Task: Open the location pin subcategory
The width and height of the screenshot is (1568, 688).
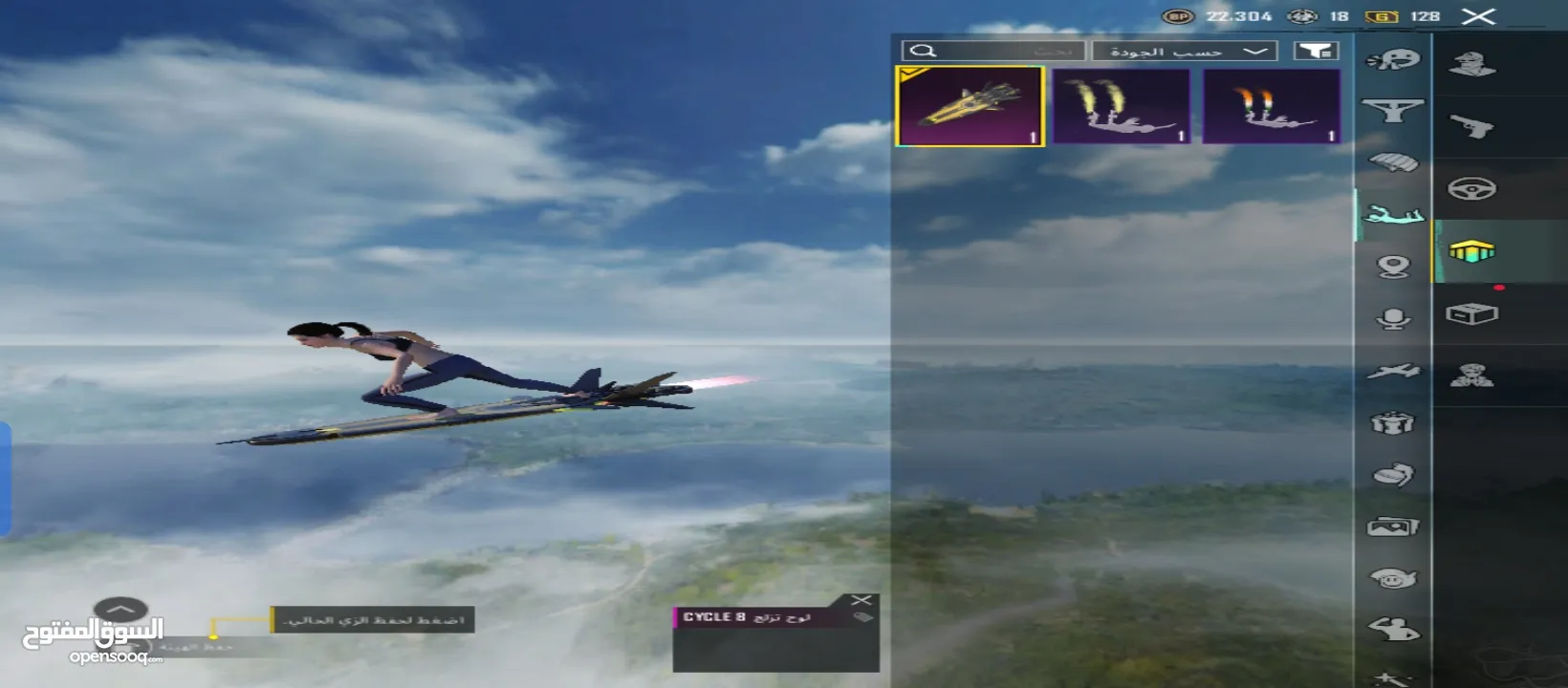Action: [x=1393, y=267]
